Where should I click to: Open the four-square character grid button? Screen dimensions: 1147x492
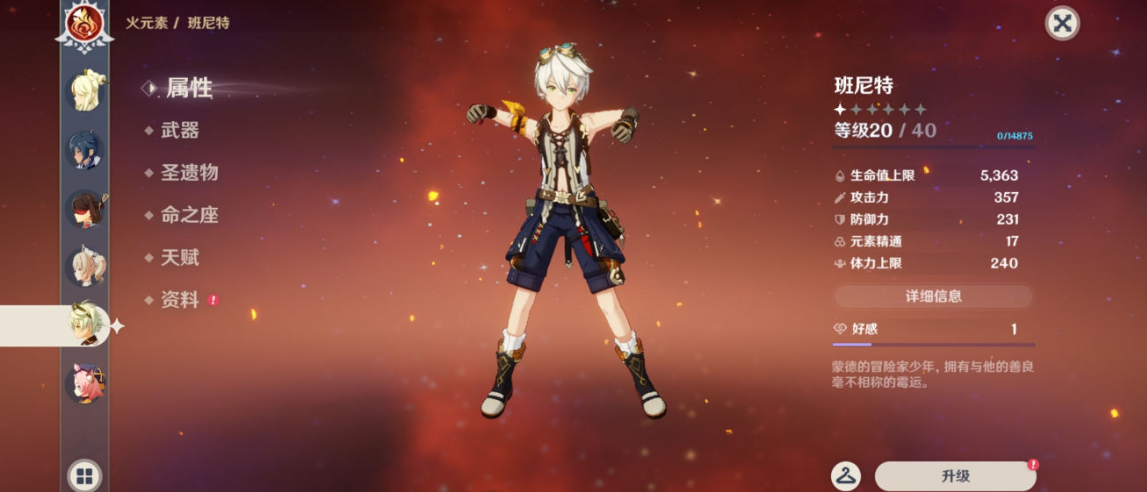coord(84,474)
